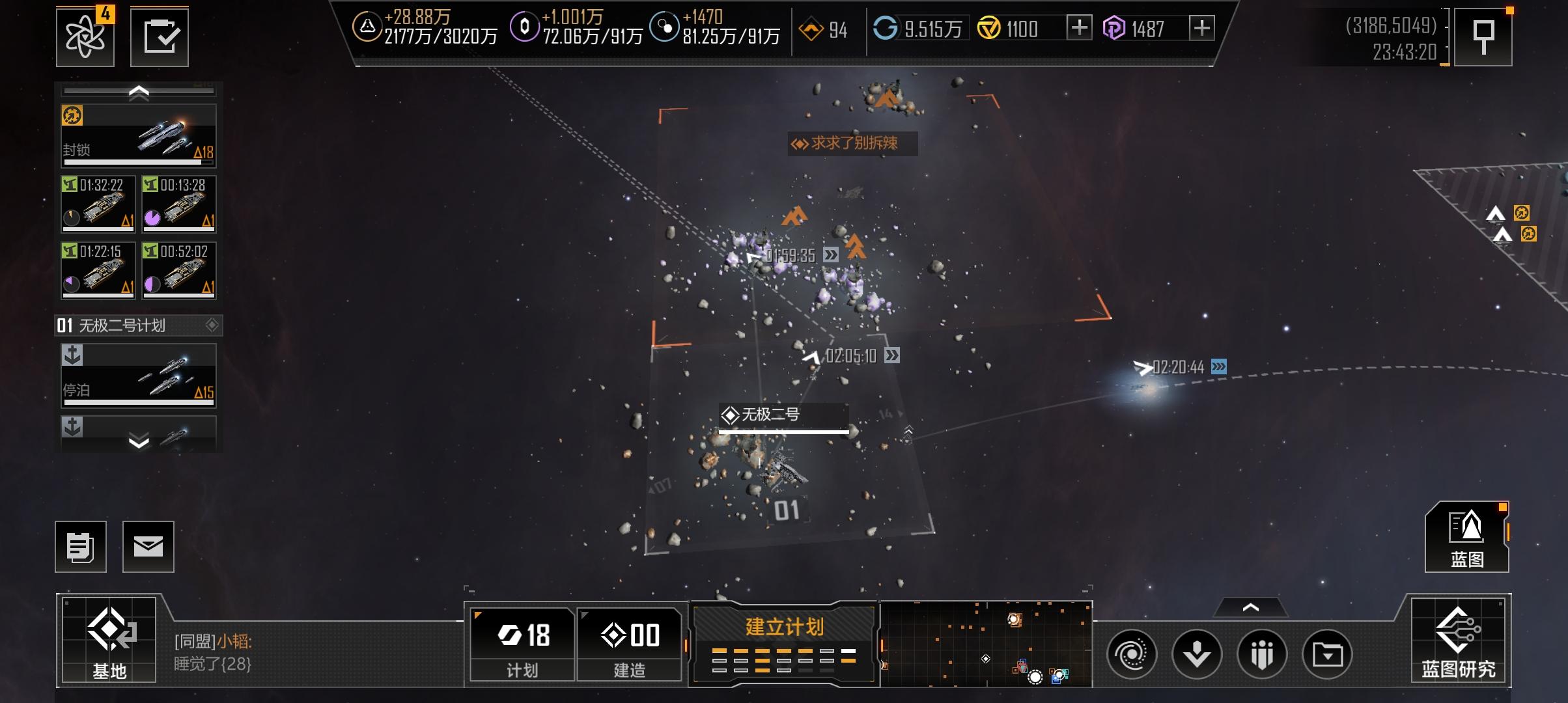Select the ship with 00:13:28 timer
This screenshot has width=1568, height=703.
pyautogui.click(x=179, y=204)
